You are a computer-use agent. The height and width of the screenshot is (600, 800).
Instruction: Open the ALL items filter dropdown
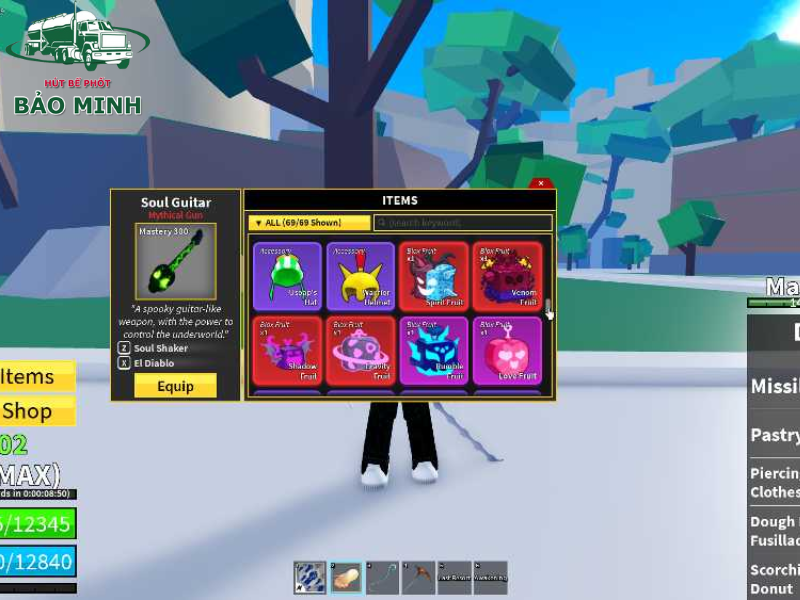tap(309, 223)
